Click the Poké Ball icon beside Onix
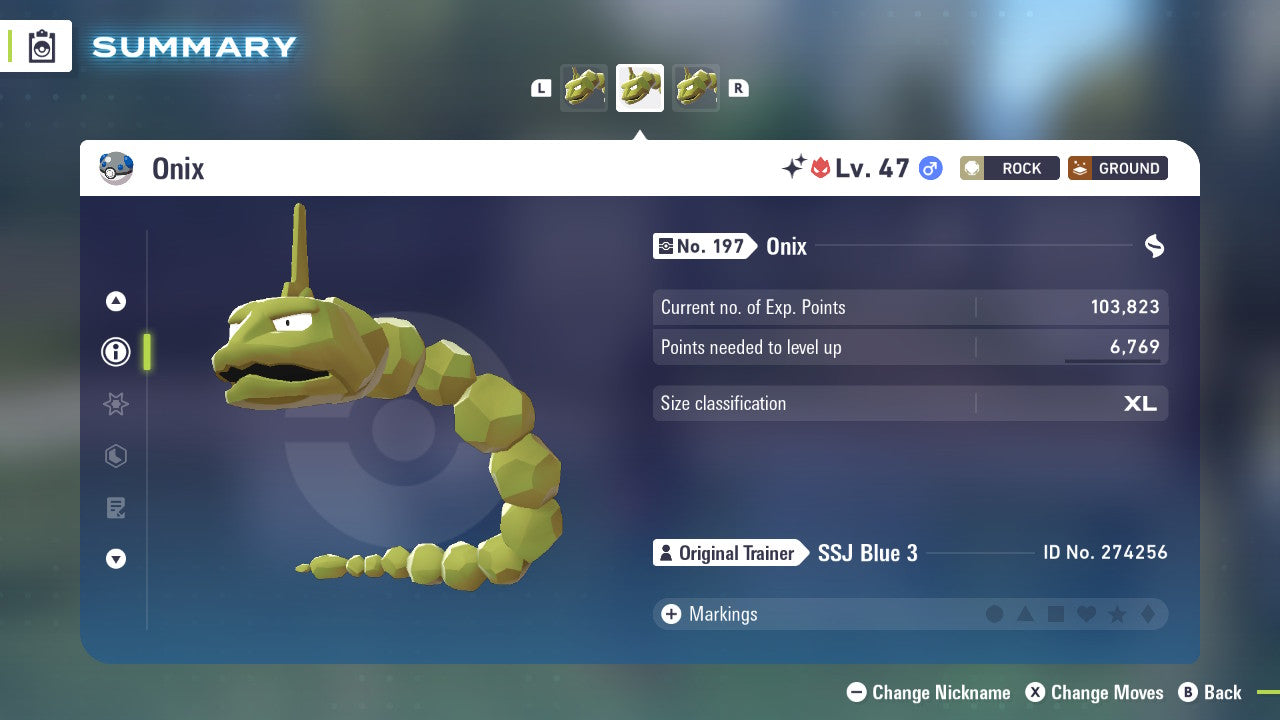1280x720 pixels. [117, 168]
